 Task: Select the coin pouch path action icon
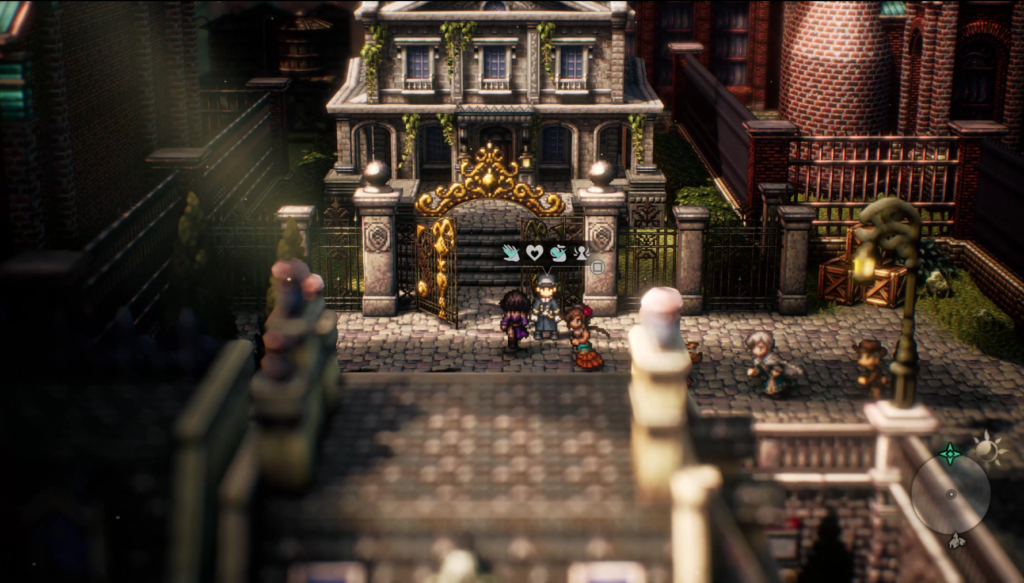(558, 253)
